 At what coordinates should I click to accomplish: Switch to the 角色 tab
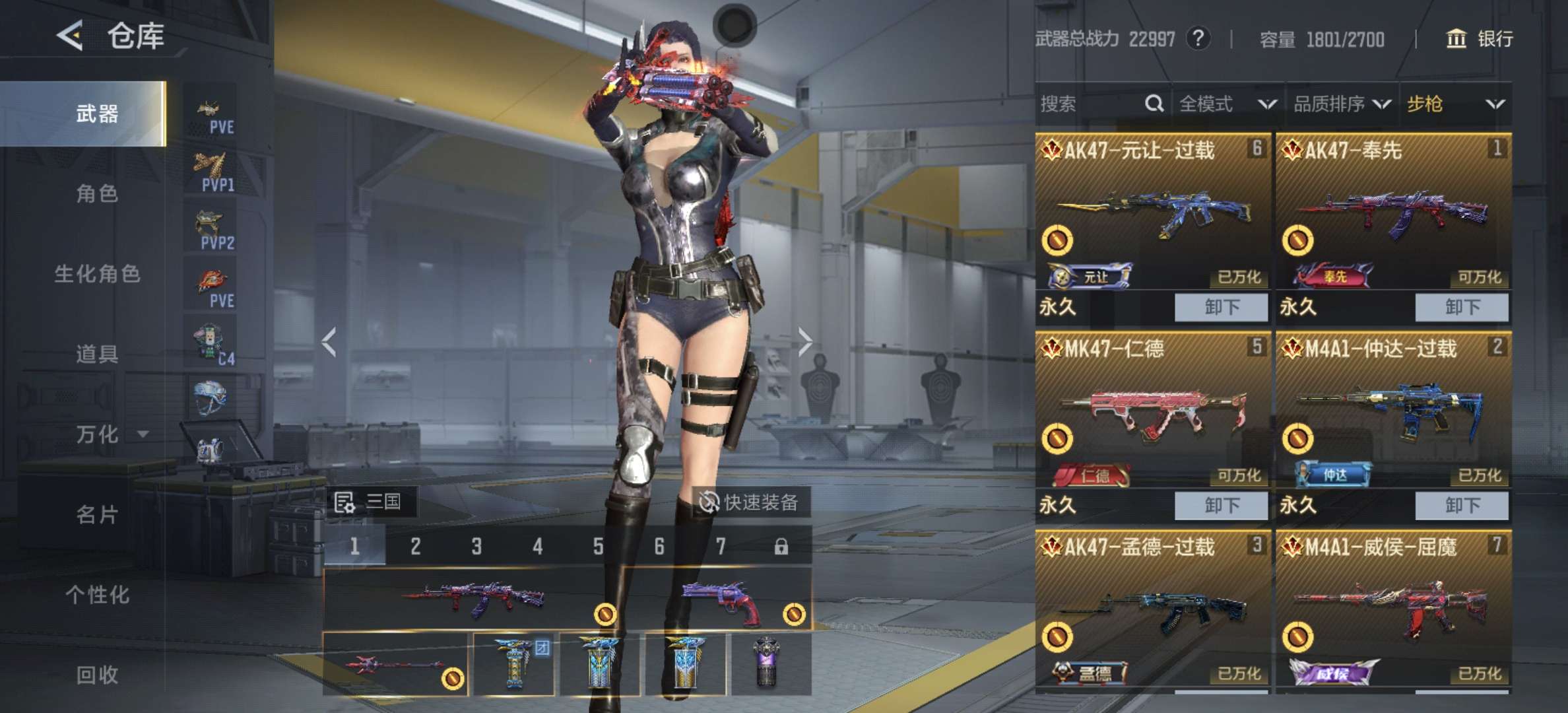click(97, 194)
